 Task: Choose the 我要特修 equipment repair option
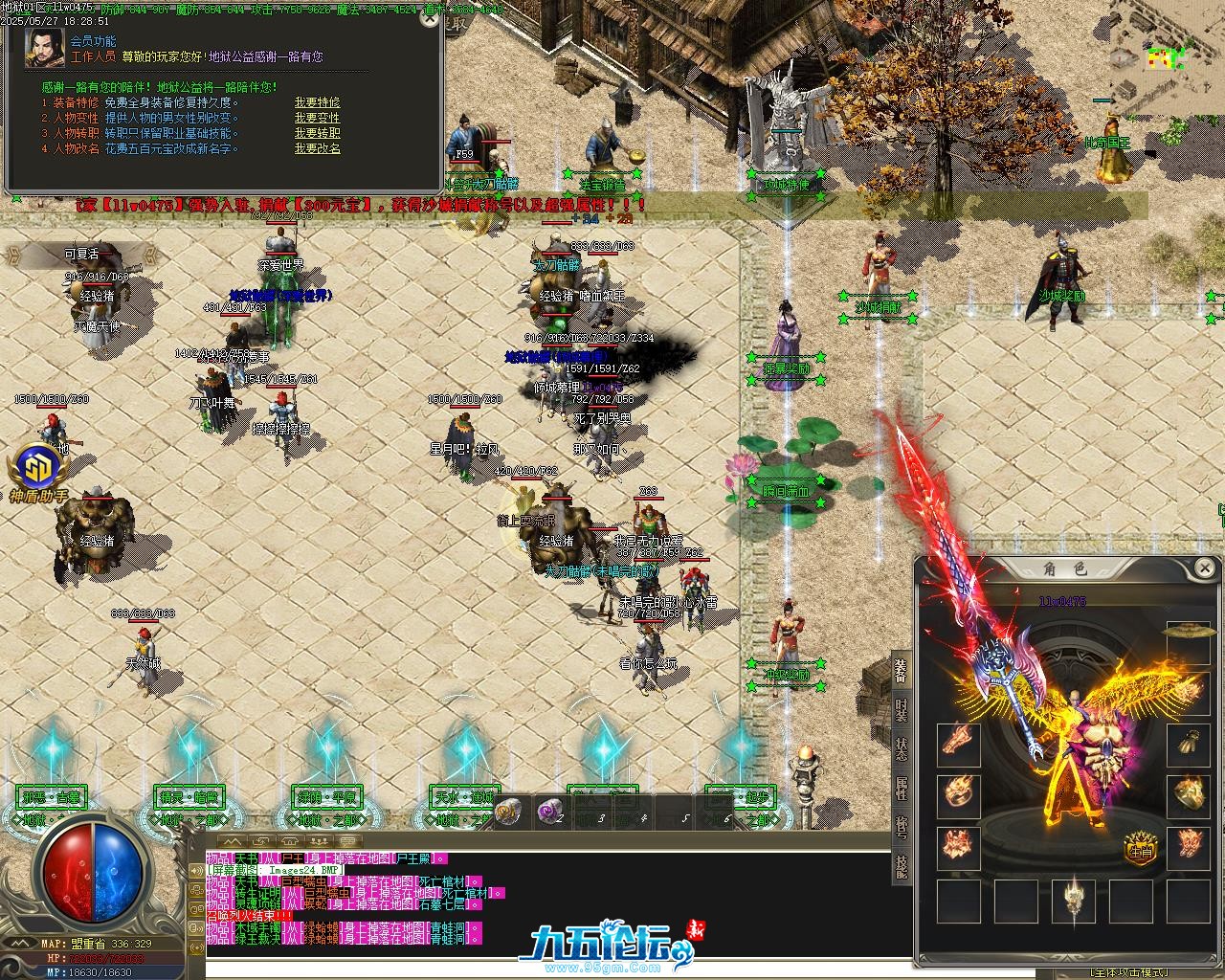[x=317, y=102]
